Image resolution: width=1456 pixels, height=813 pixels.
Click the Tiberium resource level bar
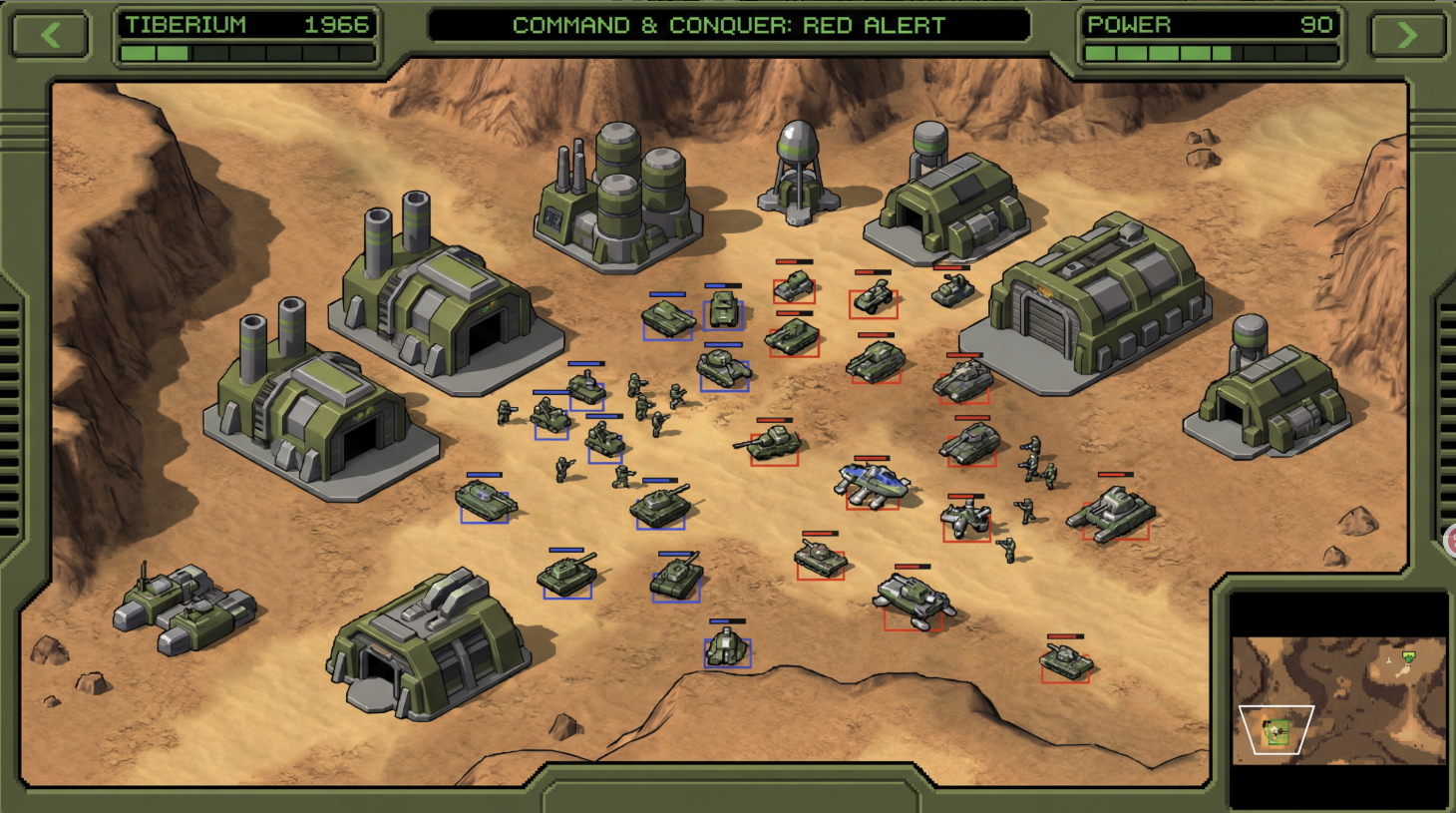click(x=245, y=53)
